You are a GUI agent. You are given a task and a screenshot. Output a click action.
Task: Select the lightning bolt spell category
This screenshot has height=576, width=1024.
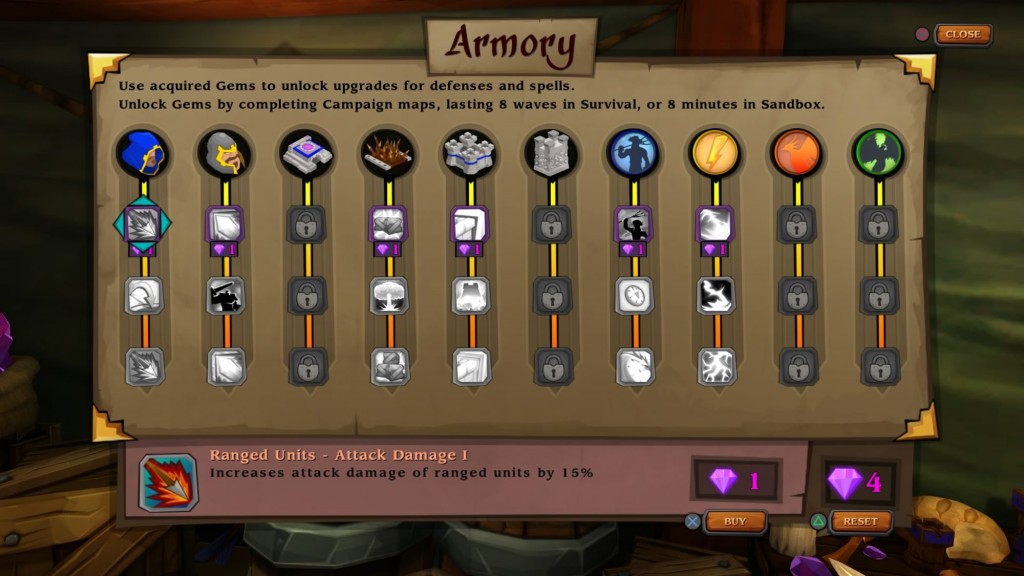[716, 153]
